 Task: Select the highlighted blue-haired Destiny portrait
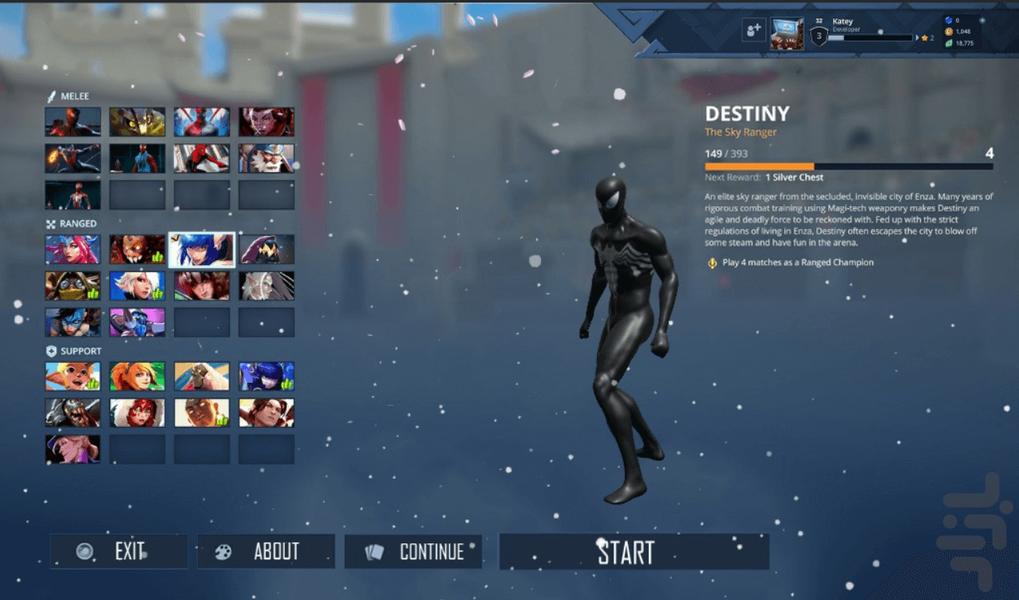pos(202,249)
